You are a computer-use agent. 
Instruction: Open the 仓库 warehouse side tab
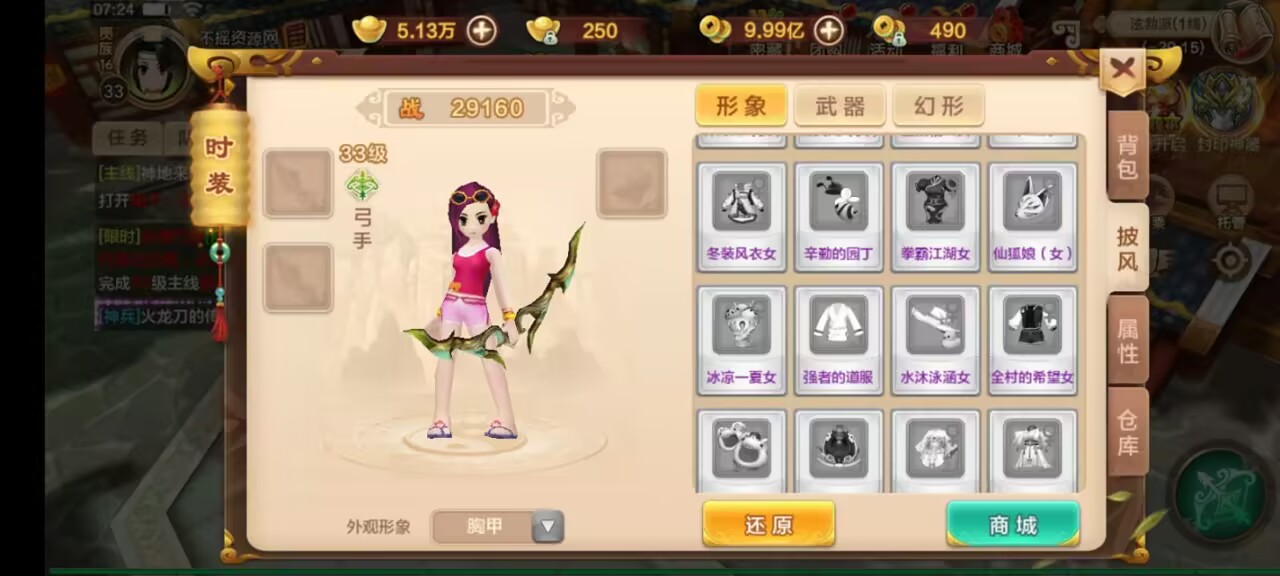click(1127, 432)
